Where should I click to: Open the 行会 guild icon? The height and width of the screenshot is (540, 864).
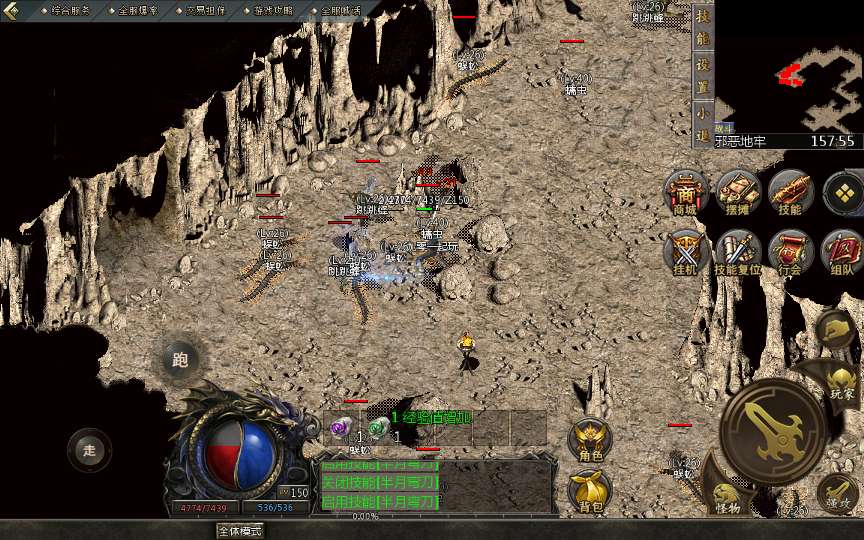tap(790, 251)
